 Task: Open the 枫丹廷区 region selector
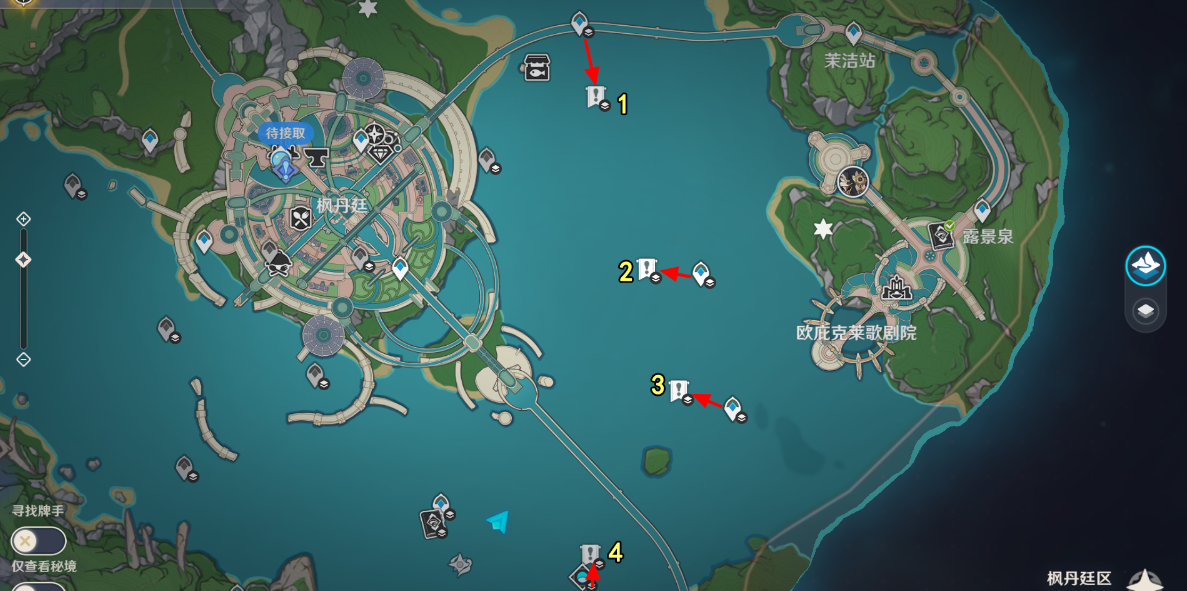point(1080,578)
